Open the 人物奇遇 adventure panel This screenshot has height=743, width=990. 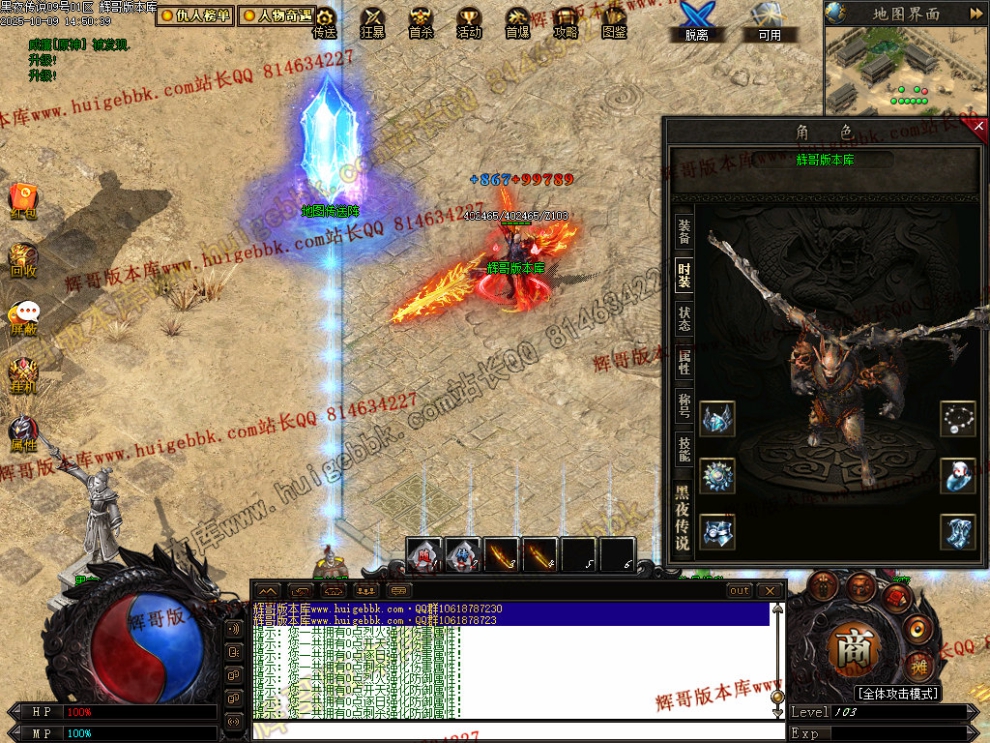pos(277,15)
